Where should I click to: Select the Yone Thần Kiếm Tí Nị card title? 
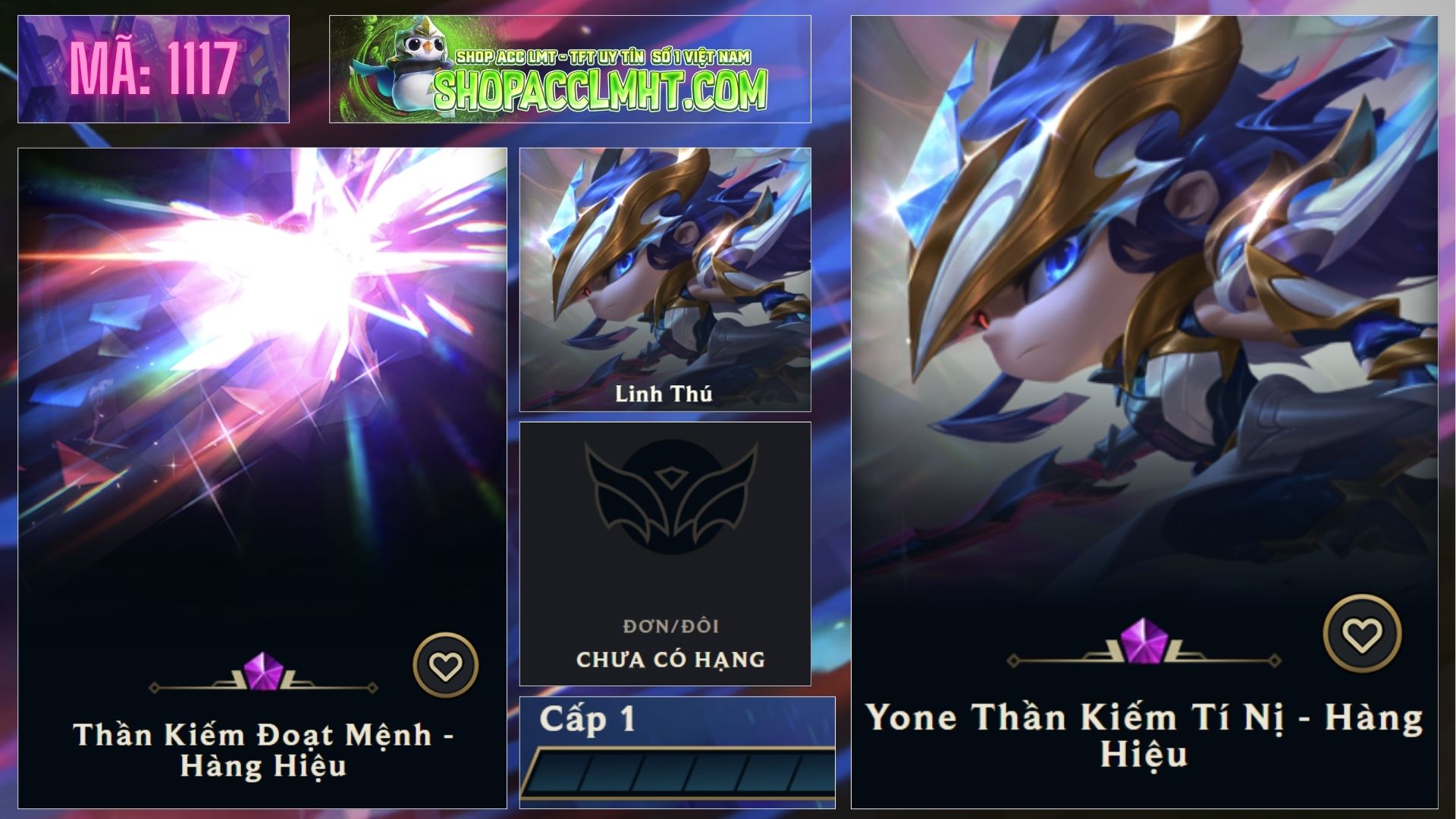click(x=1144, y=735)
